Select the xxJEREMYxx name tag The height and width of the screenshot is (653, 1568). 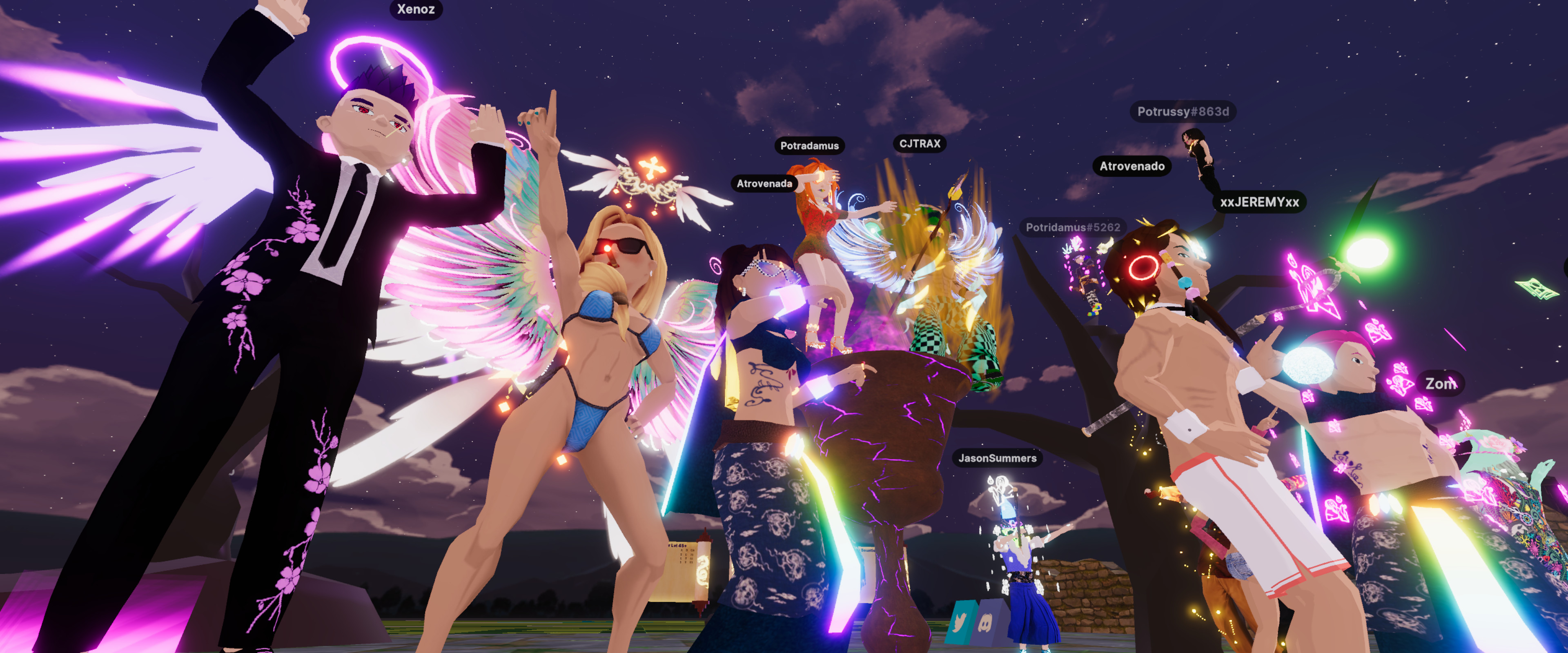(x=1259, y=202)
